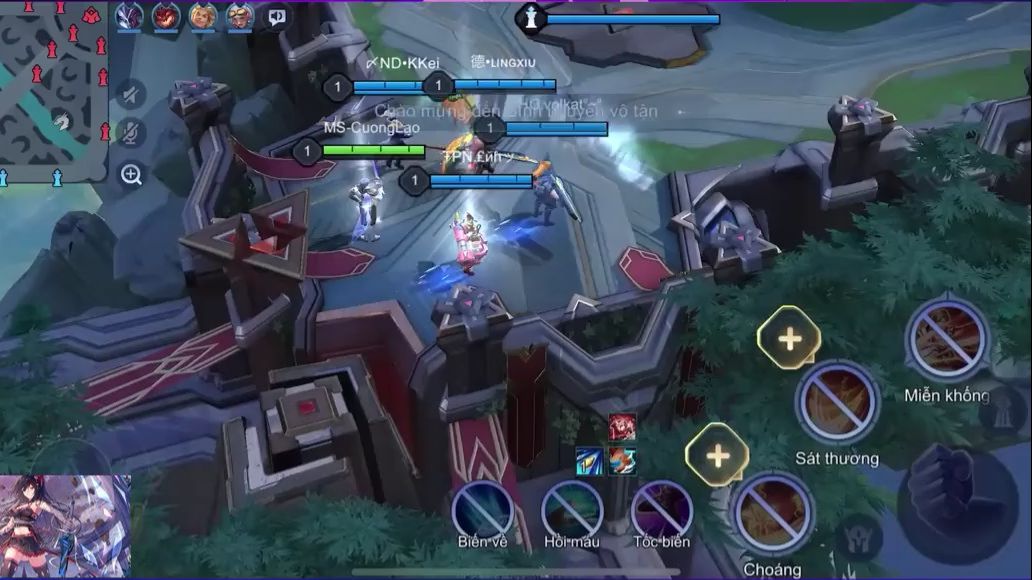Activate the Choáng stun skill
The image size is (1032, 580).
[x=772, y=514]
